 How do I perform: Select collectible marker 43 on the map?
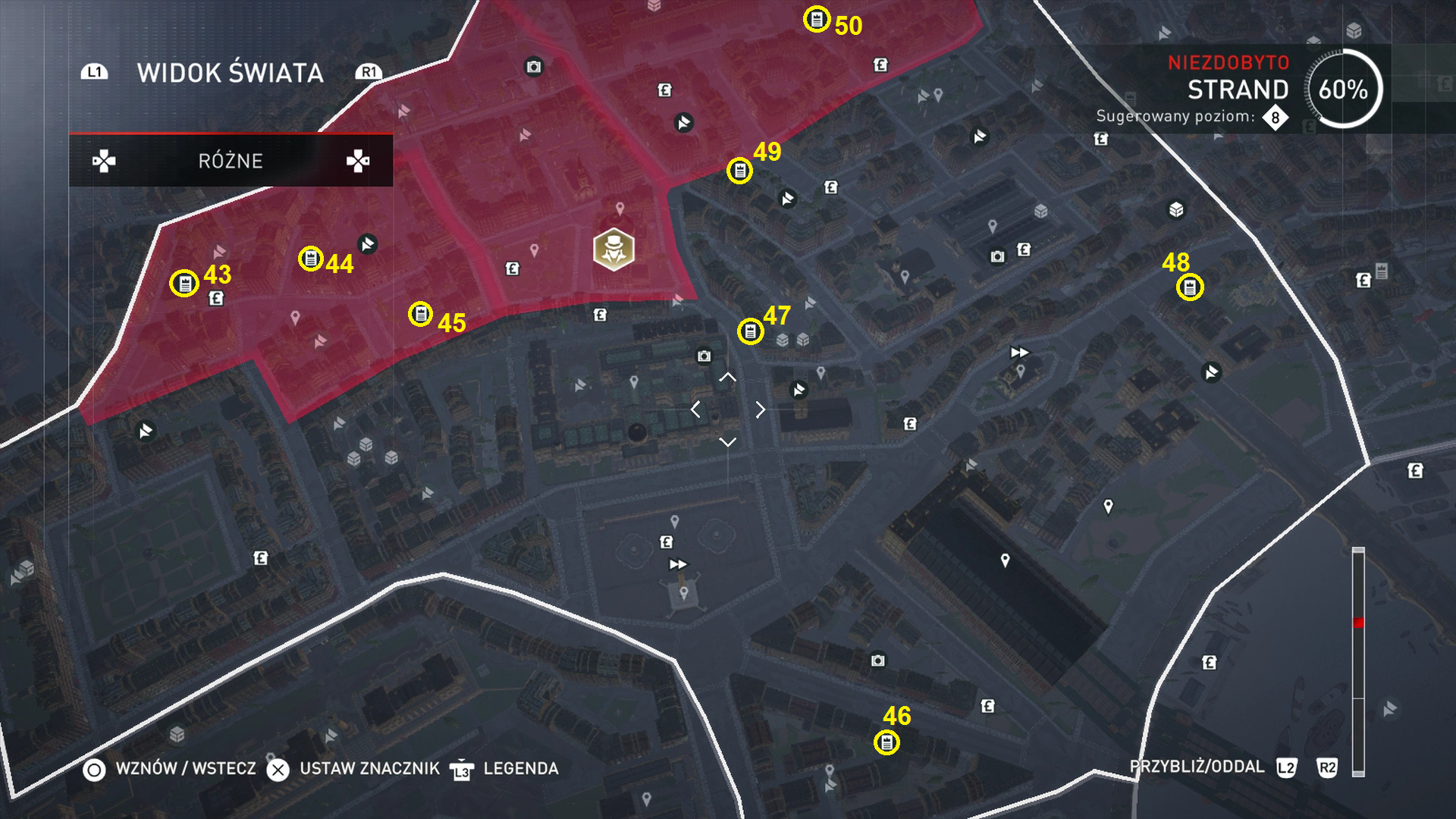(185, 284)
